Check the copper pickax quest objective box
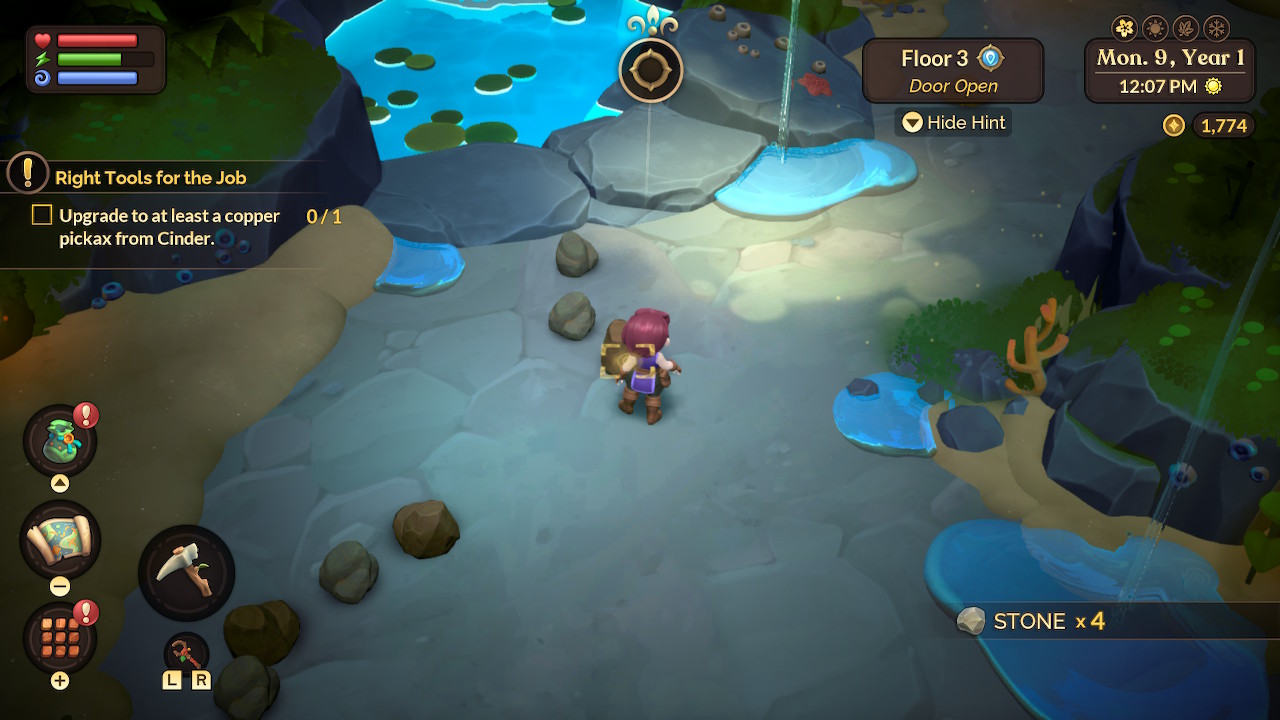Screen dimensions: 1280x720 coord(41,214)
